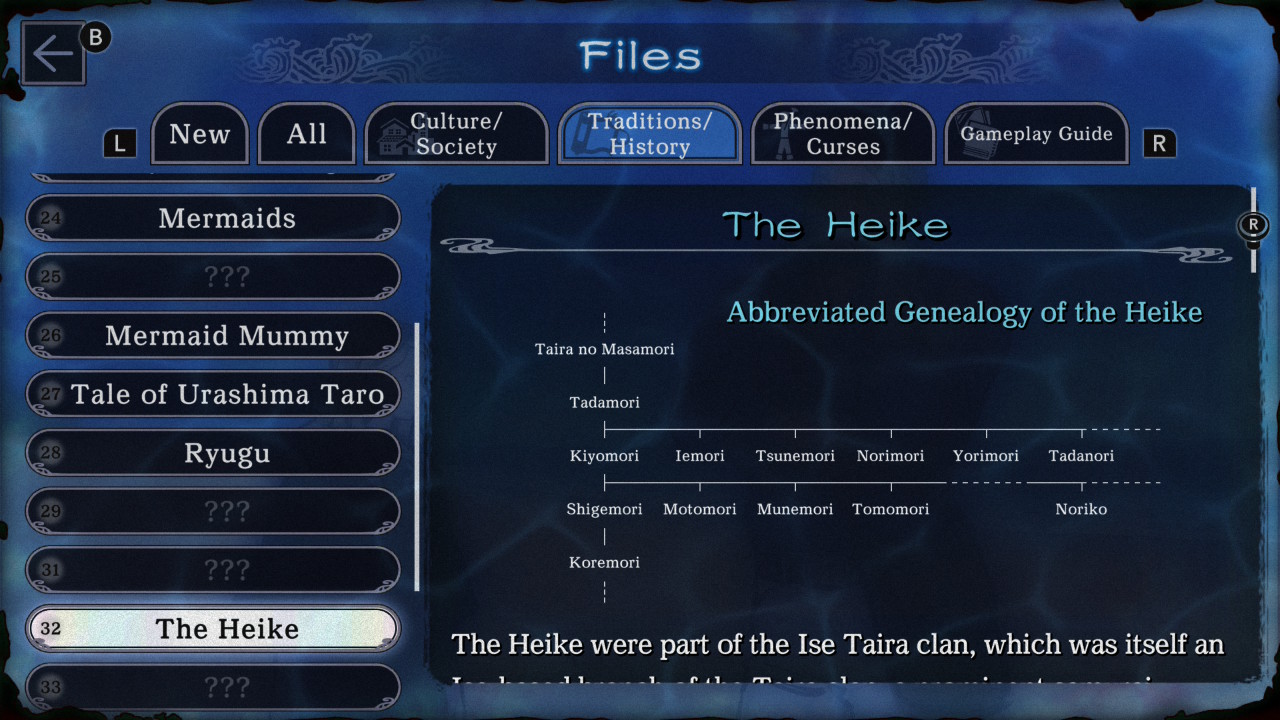Choose the Traditions/History tab
The image size is (1280, 720).
pyautogui.click(x=649, y=134)
